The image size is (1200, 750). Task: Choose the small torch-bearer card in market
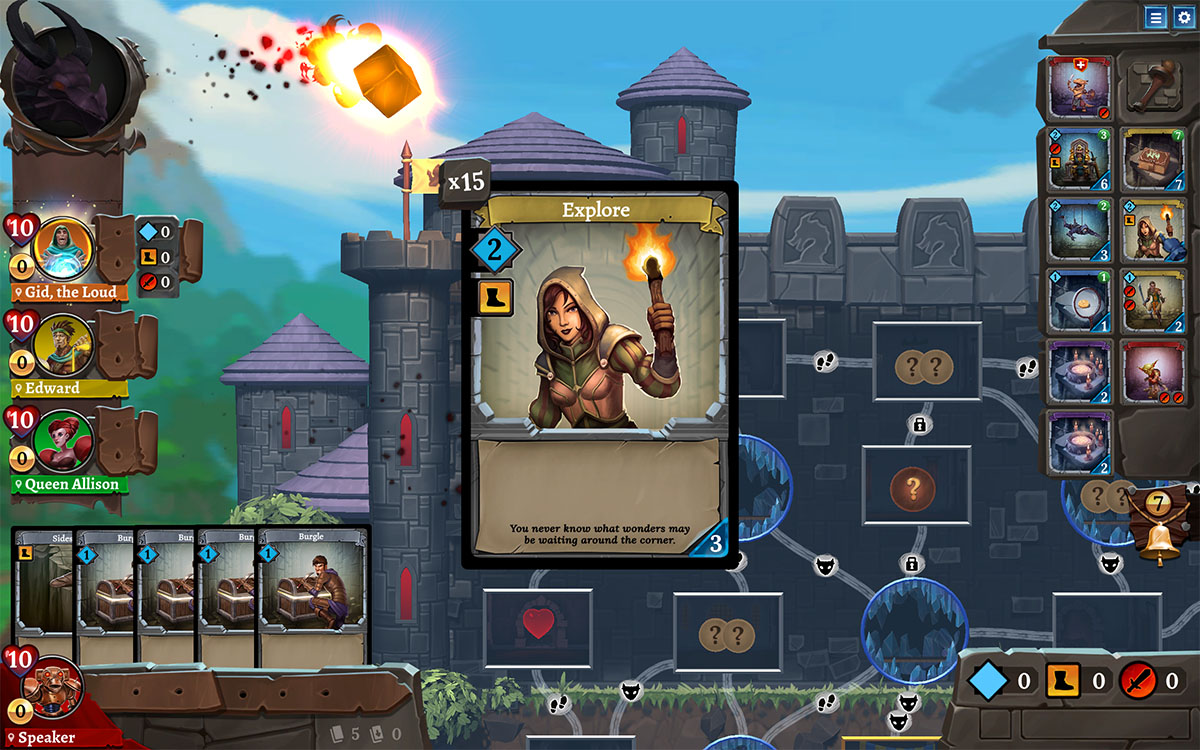click(1153, 229)
